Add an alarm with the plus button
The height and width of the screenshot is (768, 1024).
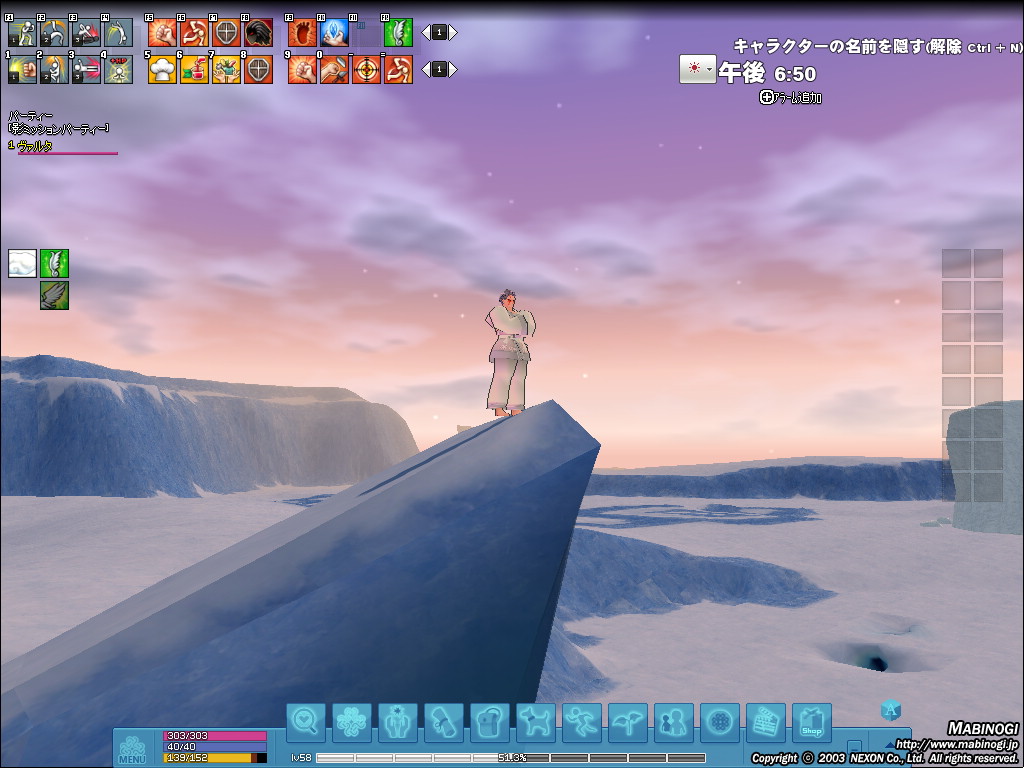767,97
